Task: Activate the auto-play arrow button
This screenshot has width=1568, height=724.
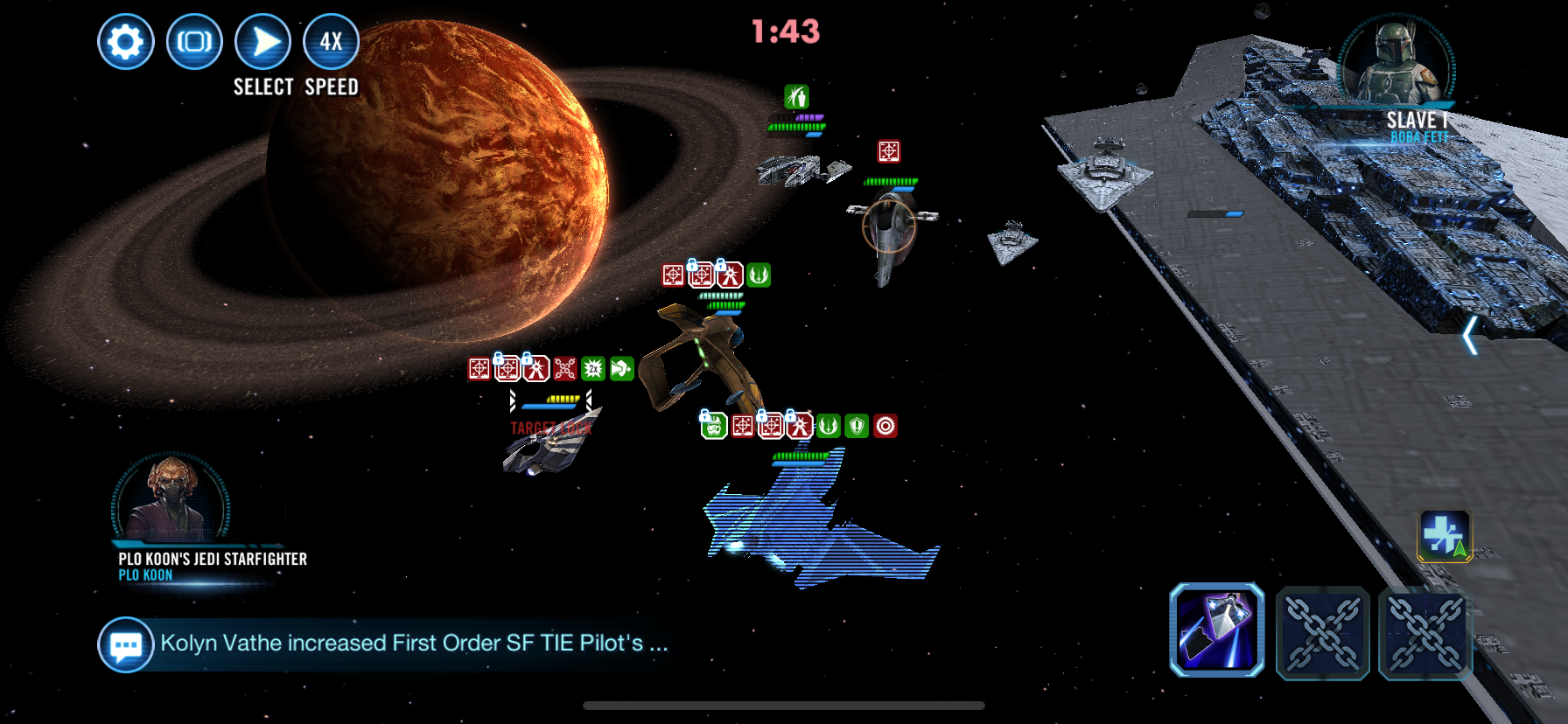Action: pyautogui.click(x=262, y=42)
